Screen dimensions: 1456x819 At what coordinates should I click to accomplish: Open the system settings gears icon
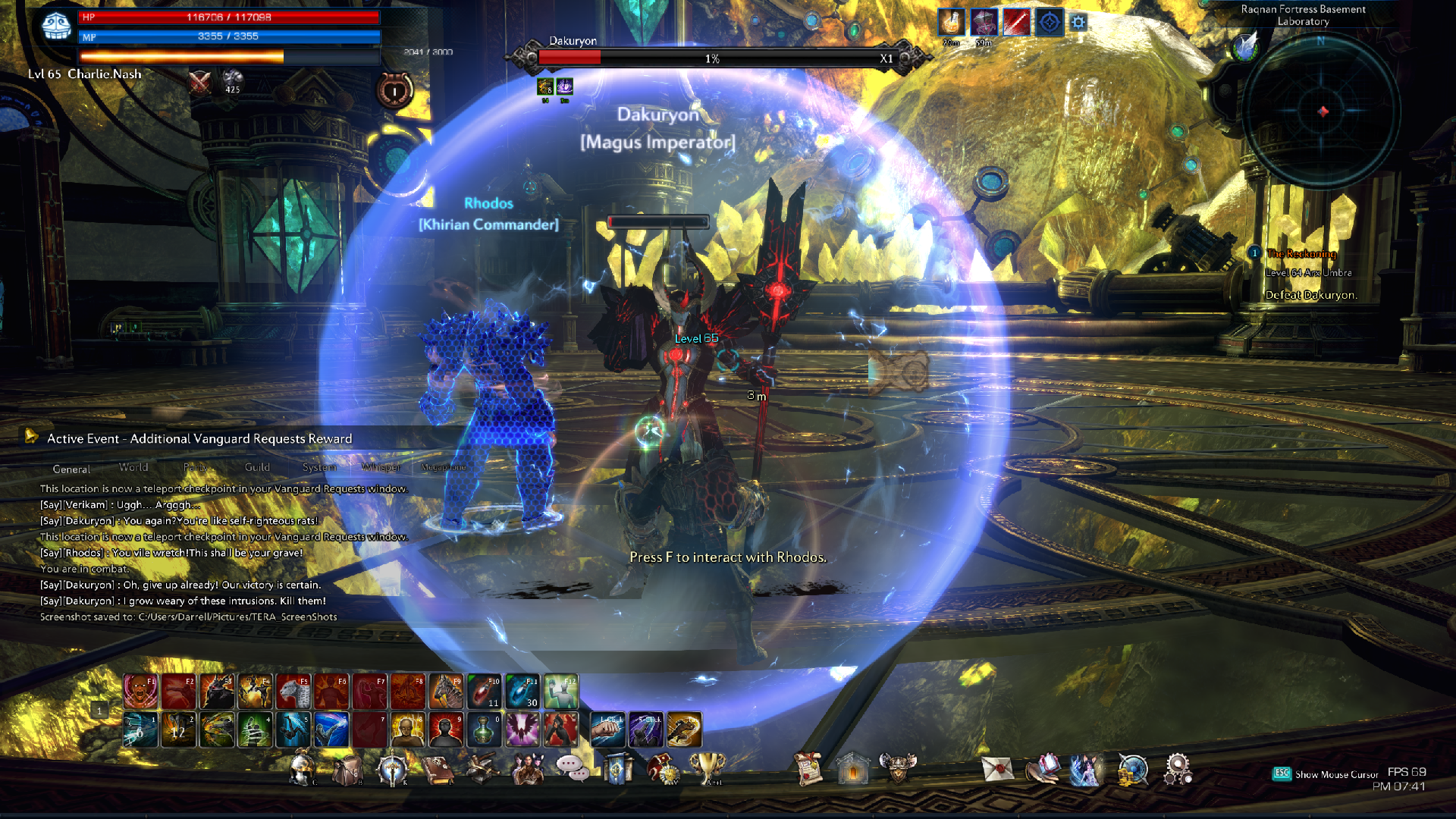click(1178, 769)
